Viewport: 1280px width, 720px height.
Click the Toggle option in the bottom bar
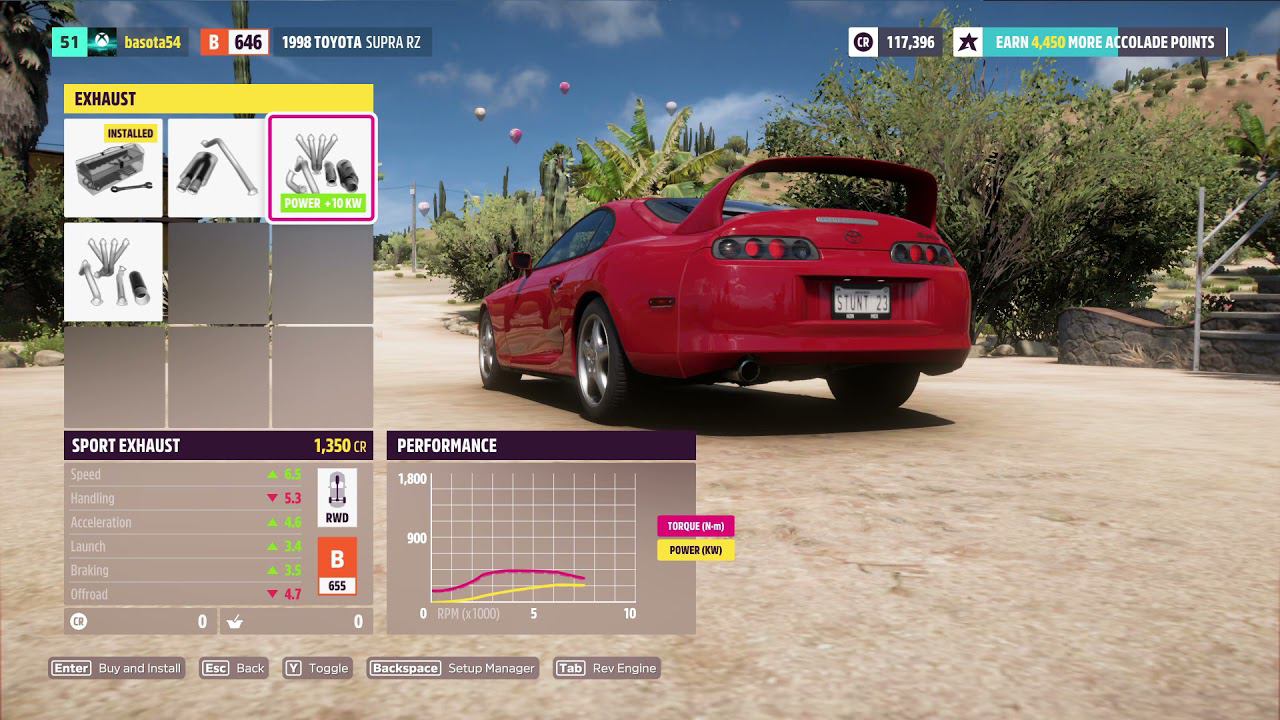(317, 668)
